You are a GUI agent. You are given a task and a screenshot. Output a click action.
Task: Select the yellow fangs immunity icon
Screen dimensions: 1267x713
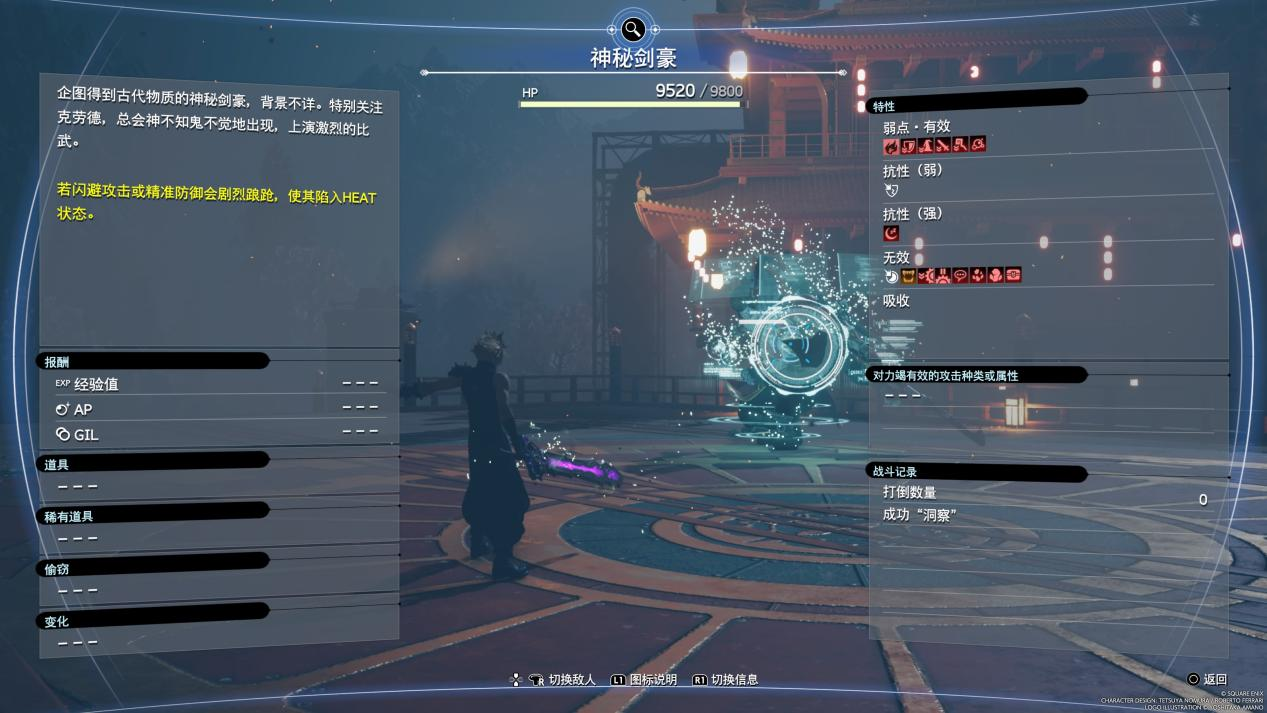(909, 276)
